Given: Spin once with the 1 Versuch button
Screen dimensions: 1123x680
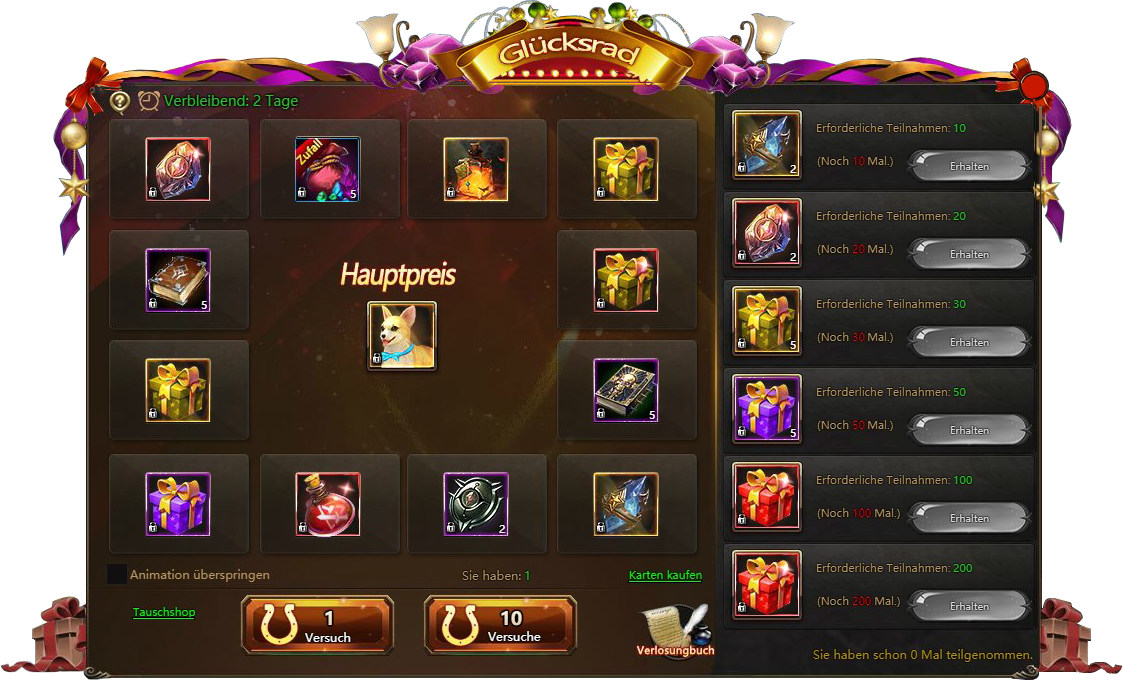Looking at the screenshot, I should (x=317, y=625).
